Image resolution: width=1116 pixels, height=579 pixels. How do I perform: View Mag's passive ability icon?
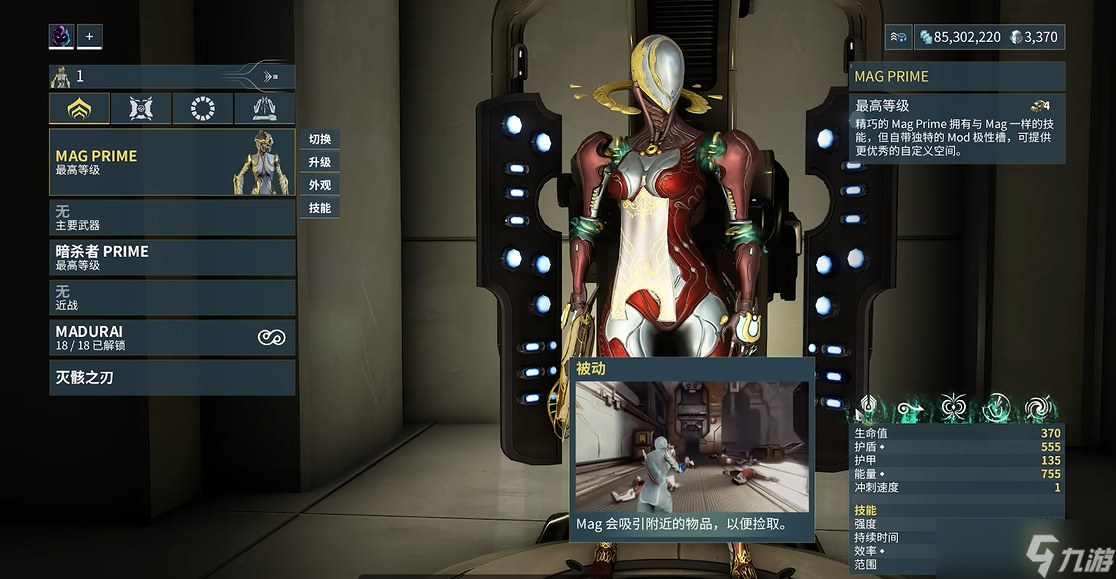pyautogui.click(x=868, y=408)
